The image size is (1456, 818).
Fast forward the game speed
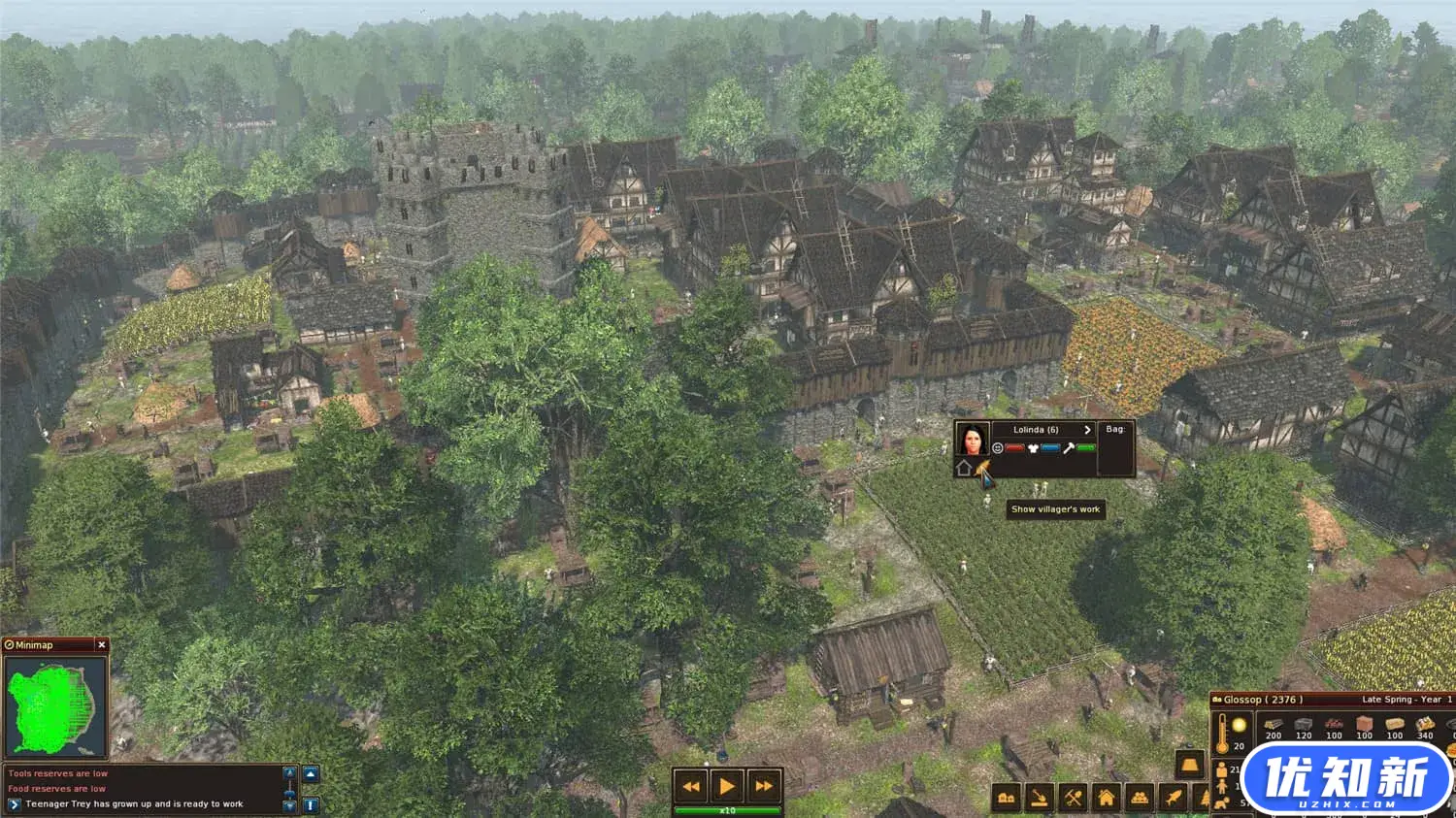click(x=764, y=786)
